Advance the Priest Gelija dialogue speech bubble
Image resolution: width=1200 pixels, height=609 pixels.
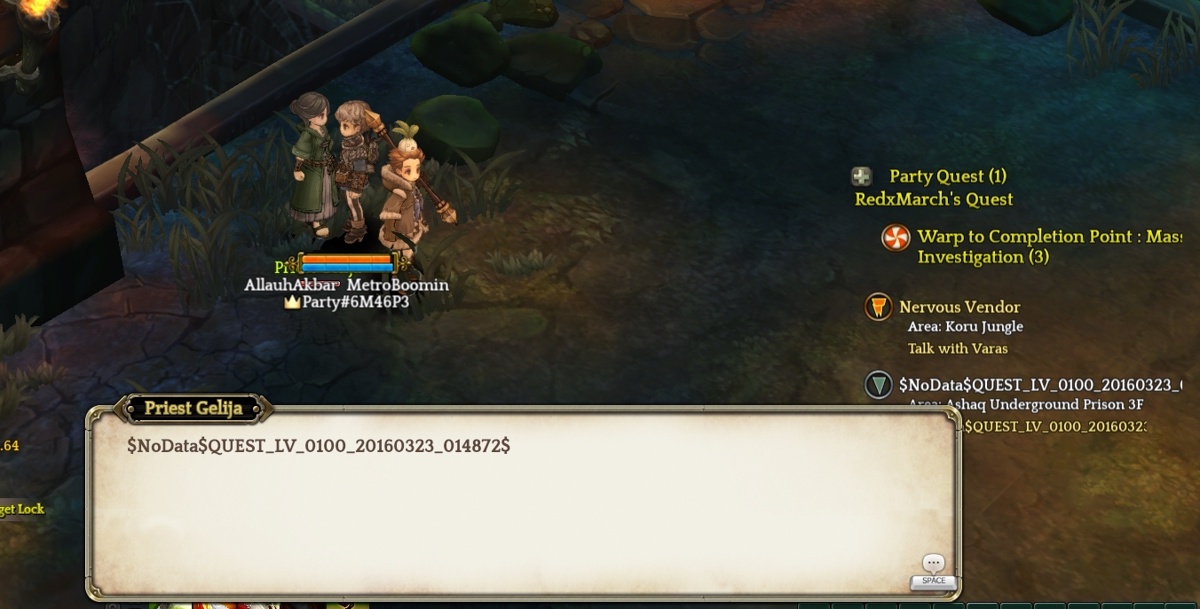point(933,566)
